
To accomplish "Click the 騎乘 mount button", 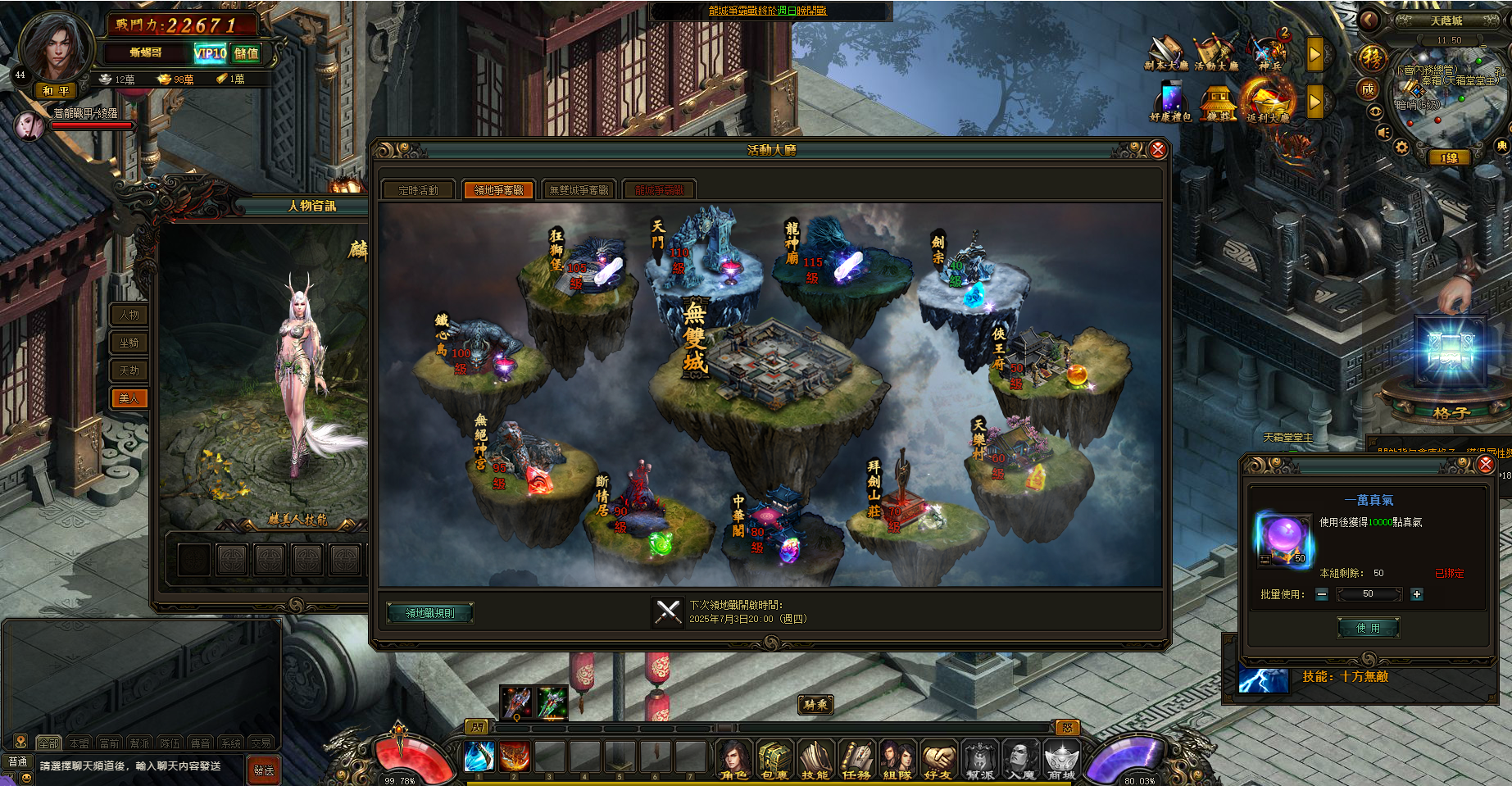I will point(816,704).
